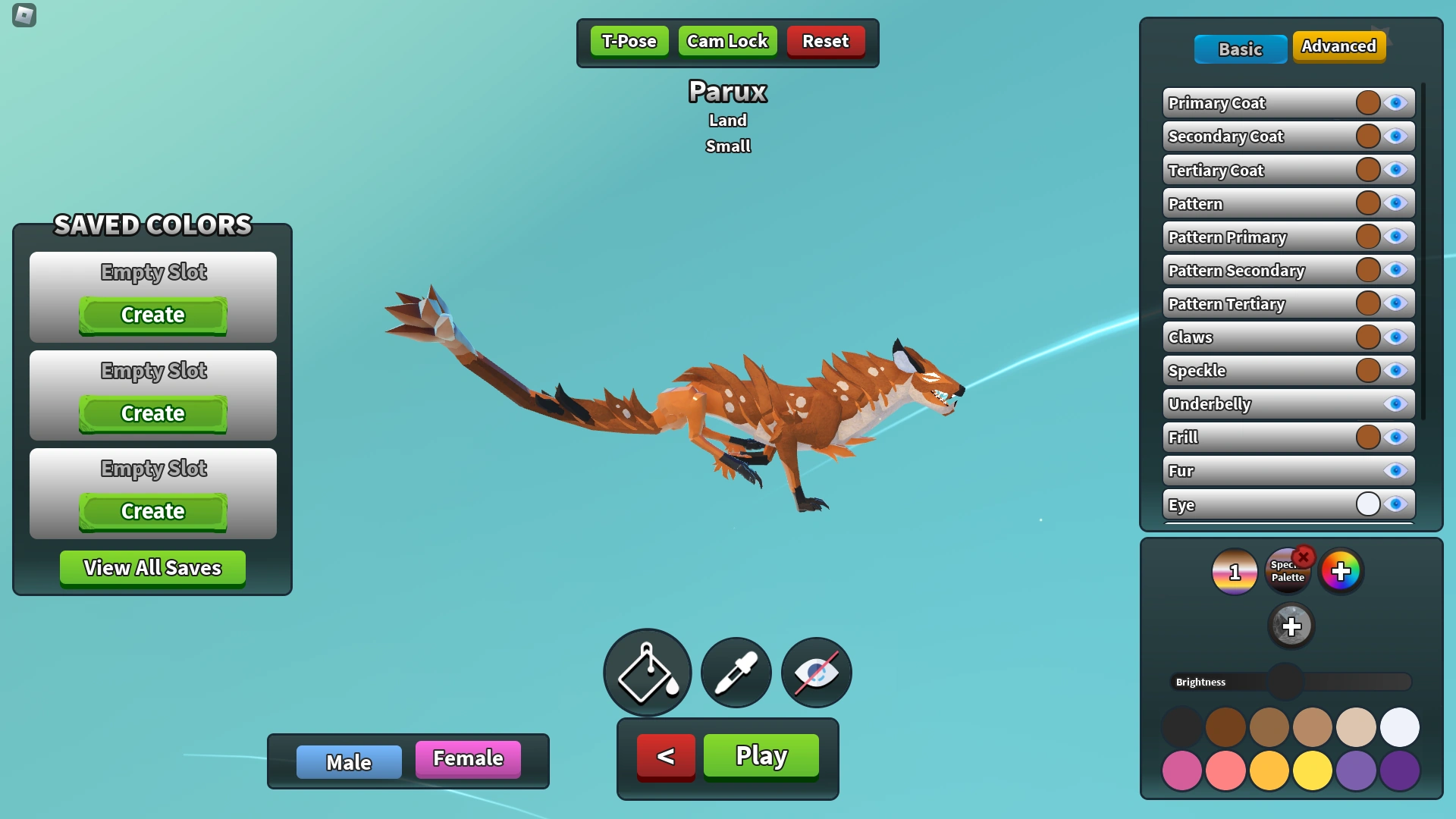1456x819 pixels.
Task: Enable Cam Lock
Action: (727, 41)
